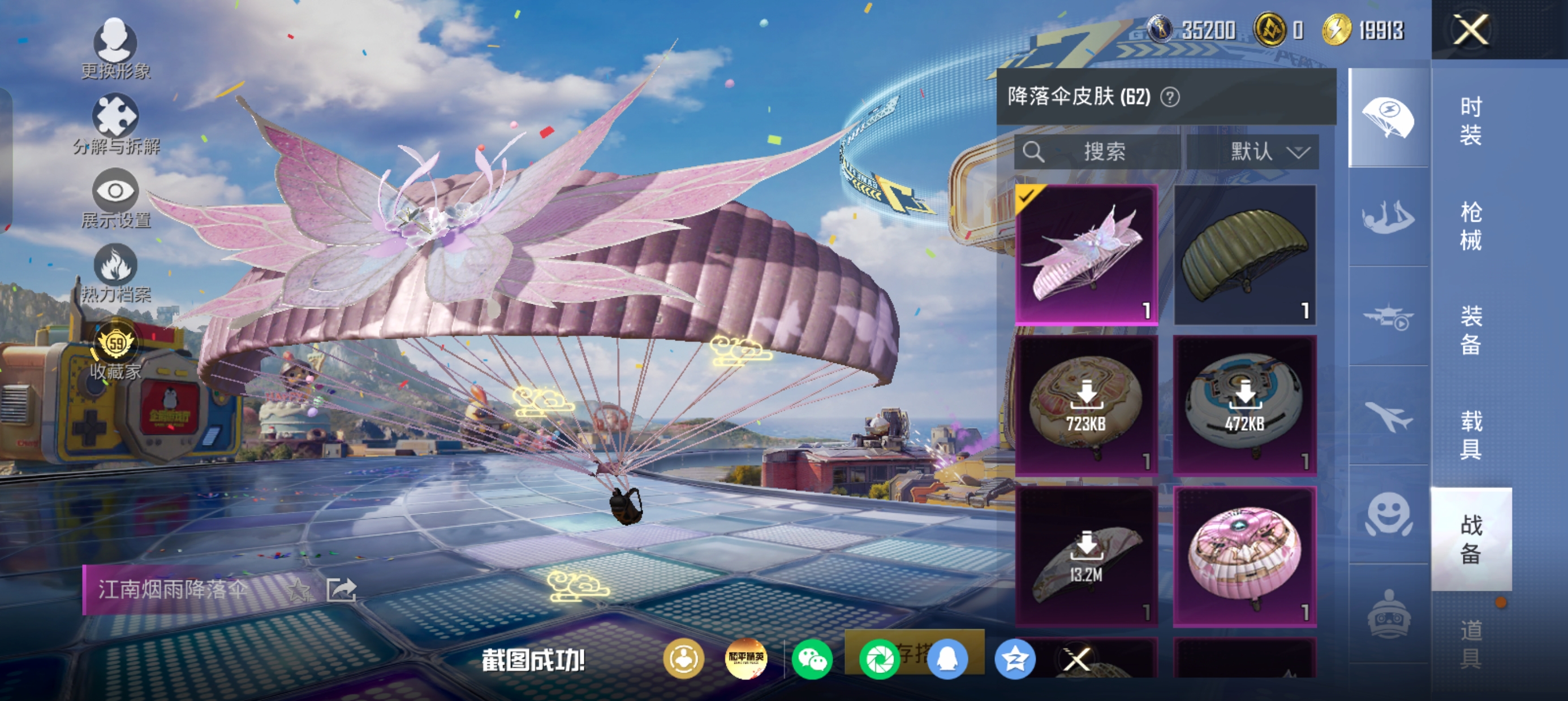
Task: Download the 723KB parachute skin
Action: (x=1087, y=405)
